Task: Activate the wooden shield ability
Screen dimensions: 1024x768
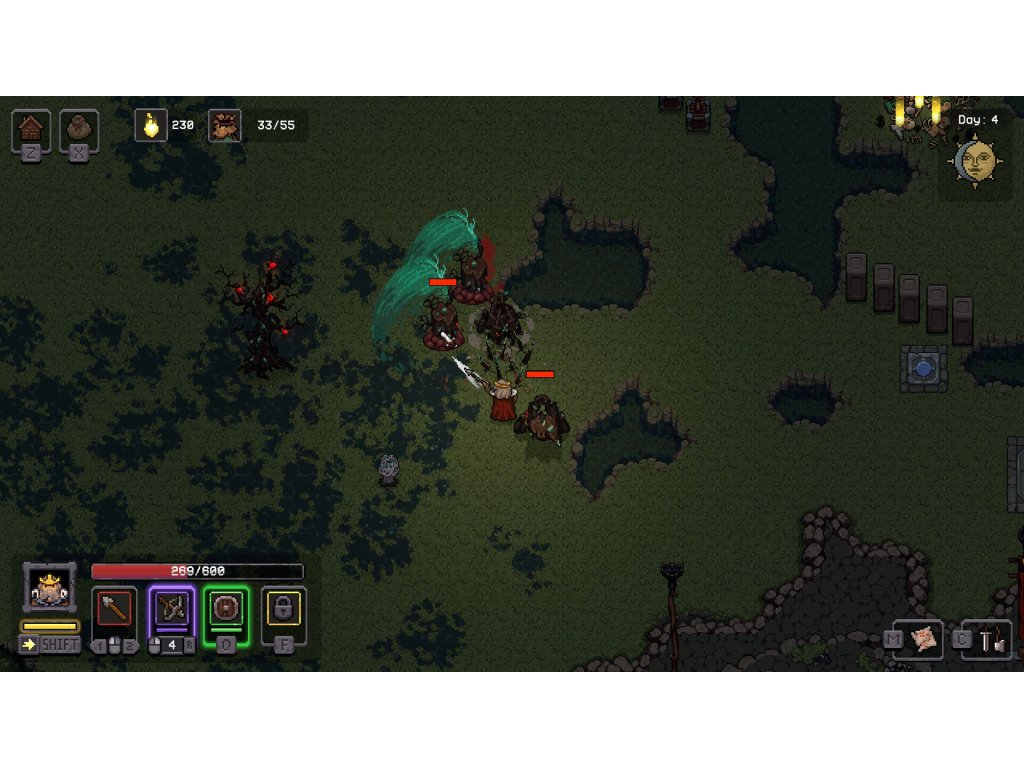Action: [x=226, y=609]
